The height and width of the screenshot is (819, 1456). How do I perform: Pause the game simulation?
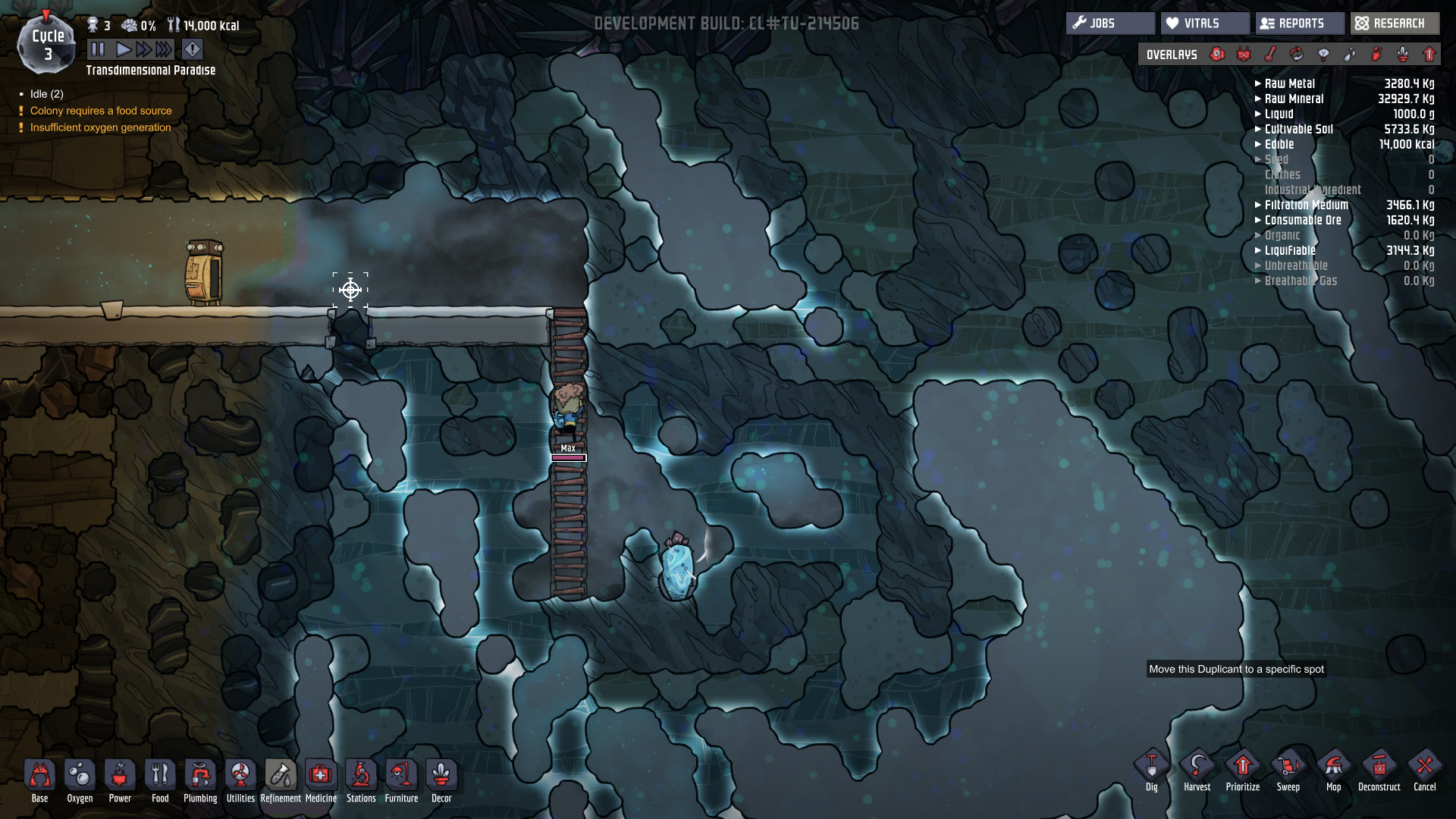coord(98,50)
